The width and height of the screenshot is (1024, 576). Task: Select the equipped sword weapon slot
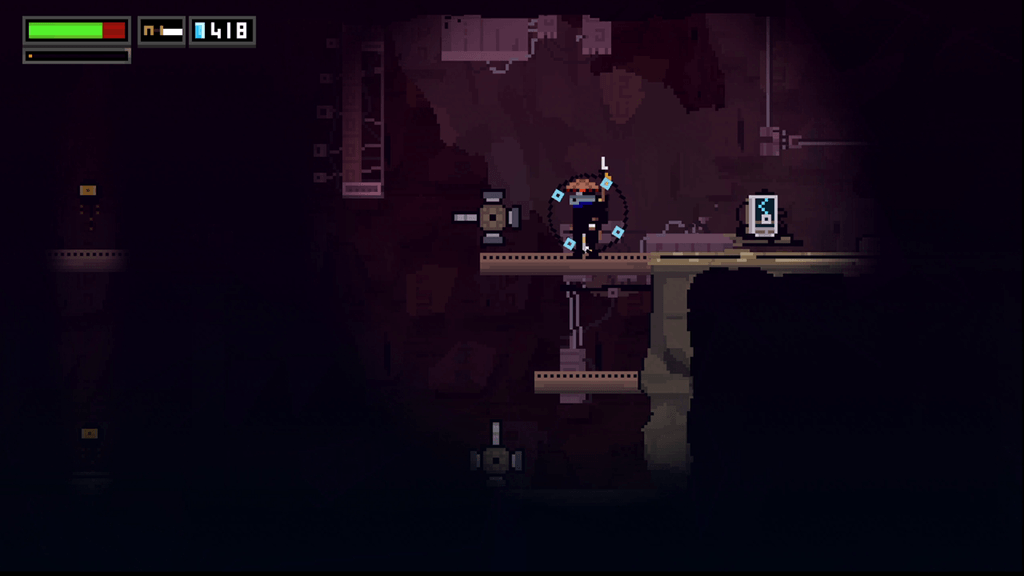coord(162,31)
